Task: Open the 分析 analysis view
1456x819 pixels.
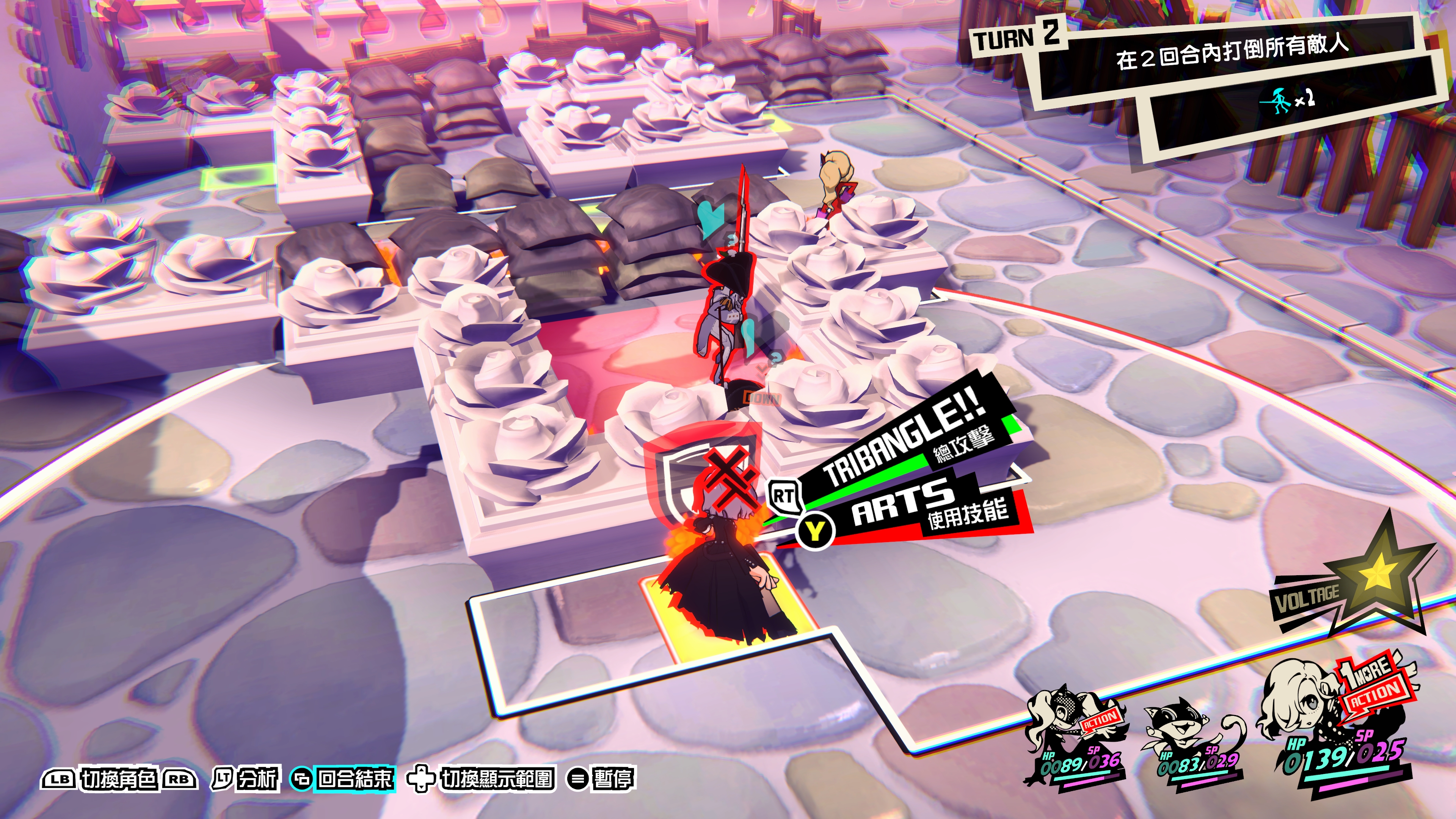Action: point(246,779)
